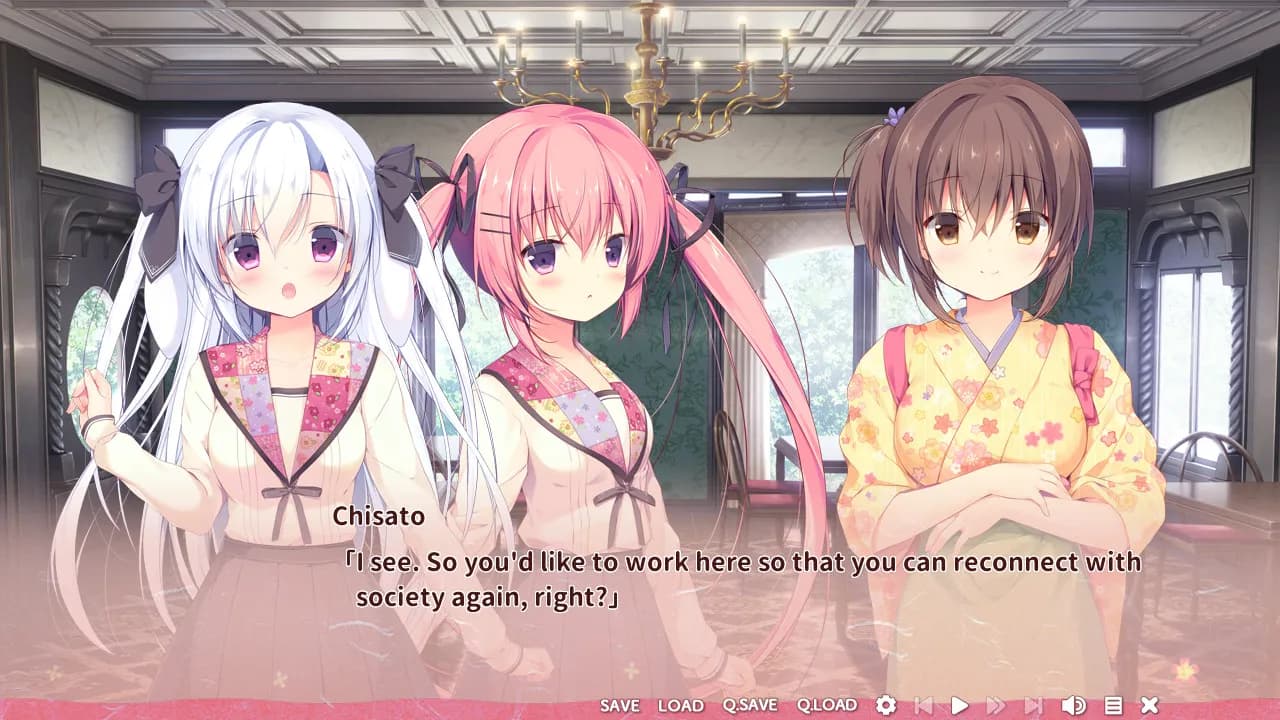Hide the dialogue window using the X icon

[1151, 705]
